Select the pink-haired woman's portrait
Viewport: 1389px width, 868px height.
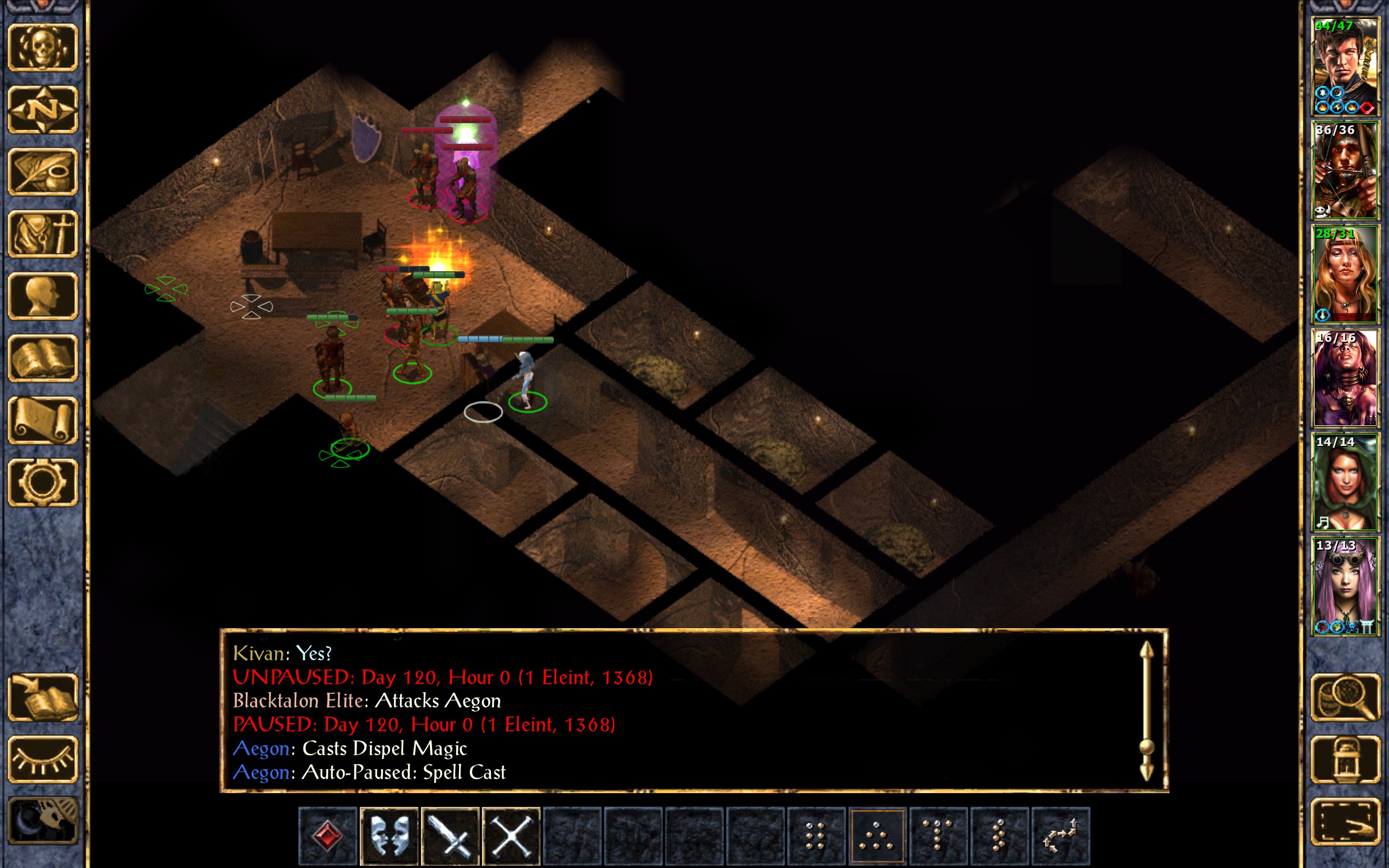pyautogui.click(x=1345, y=585)
